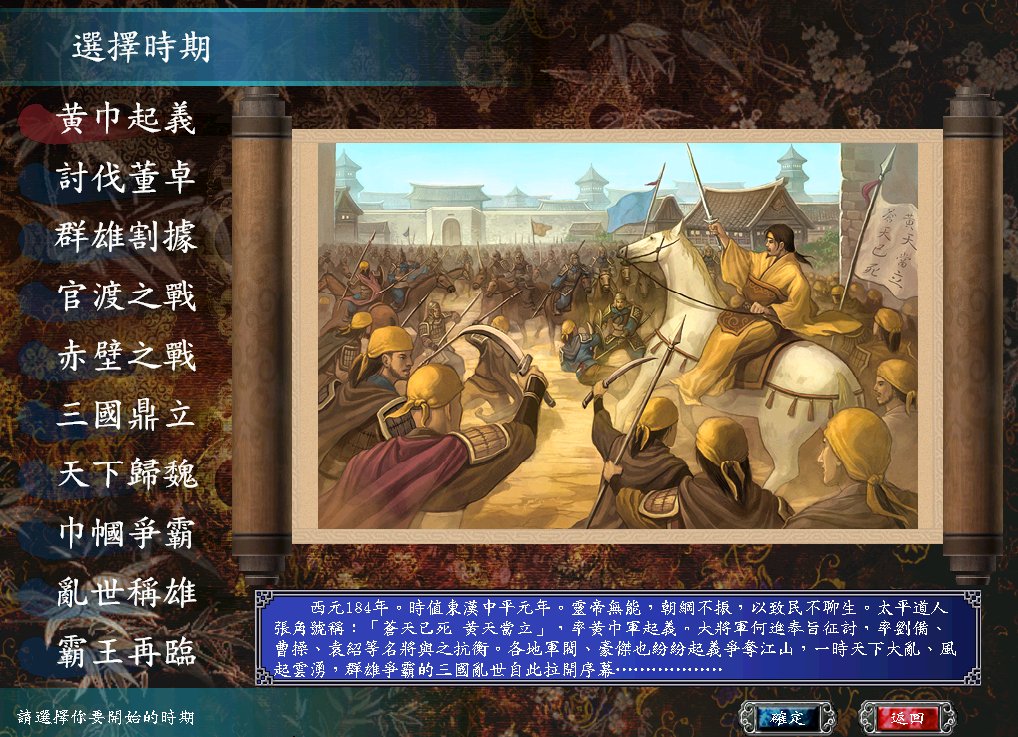Choose the 討伐董卓 scenario
Screen dimensions: 1018x737
point(126,178)
